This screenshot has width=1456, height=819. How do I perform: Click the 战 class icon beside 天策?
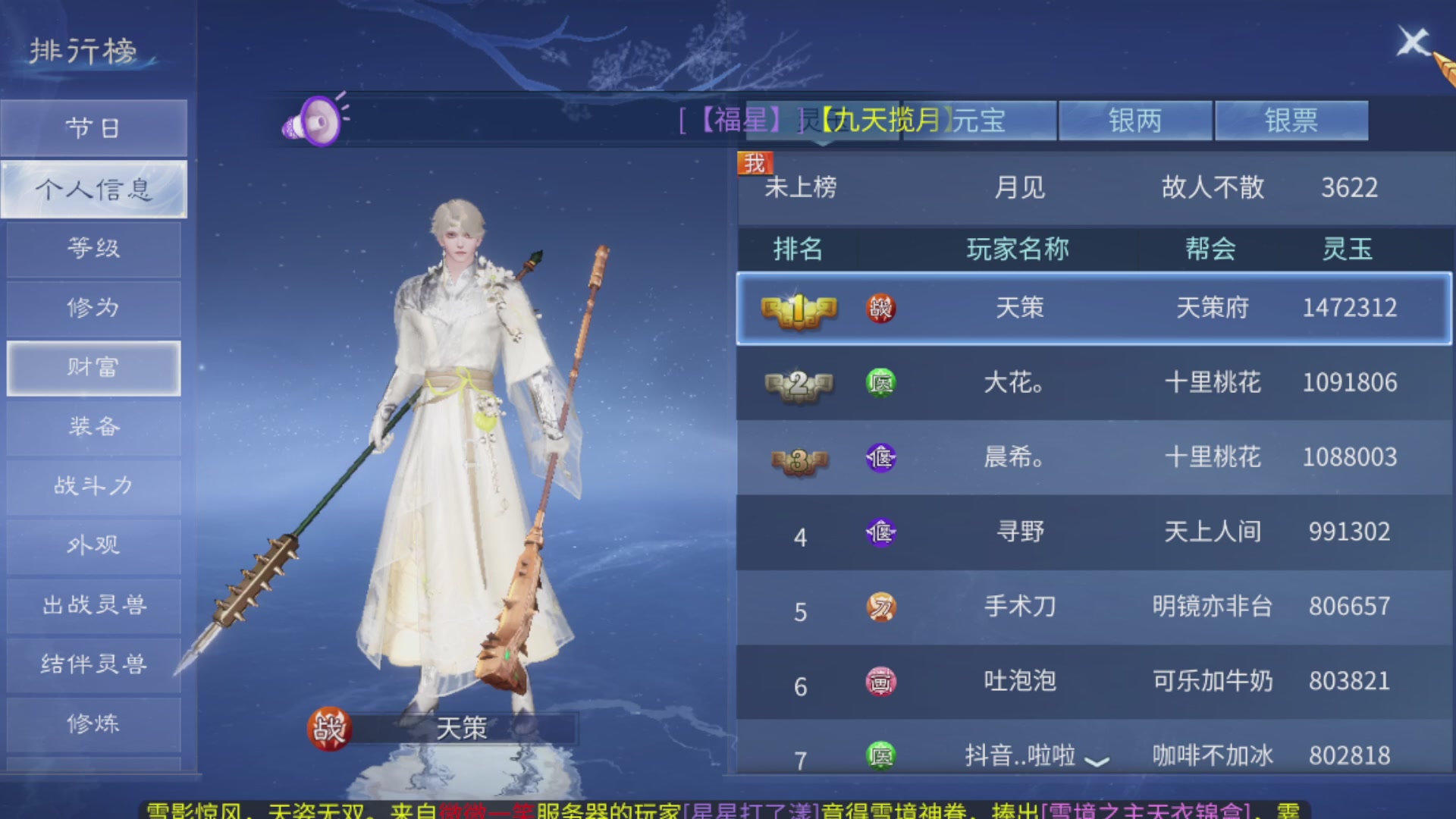(x=879, y=308)
